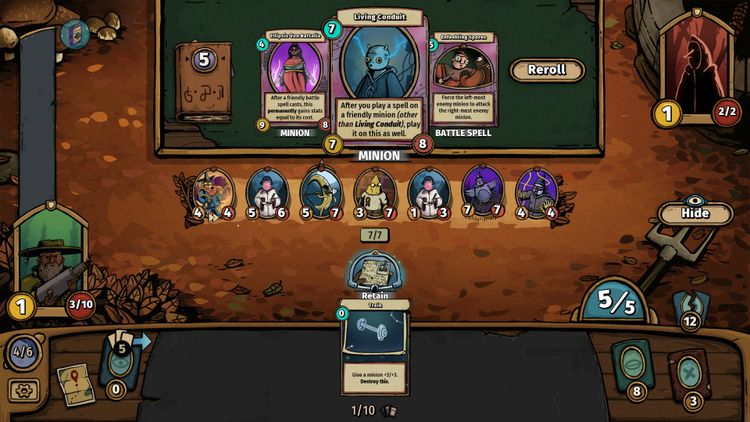Image resolution: width=750 pixels, height=422 pixels.
Task: Click the card deck with blue arrow
Action: tap(122, 360)
